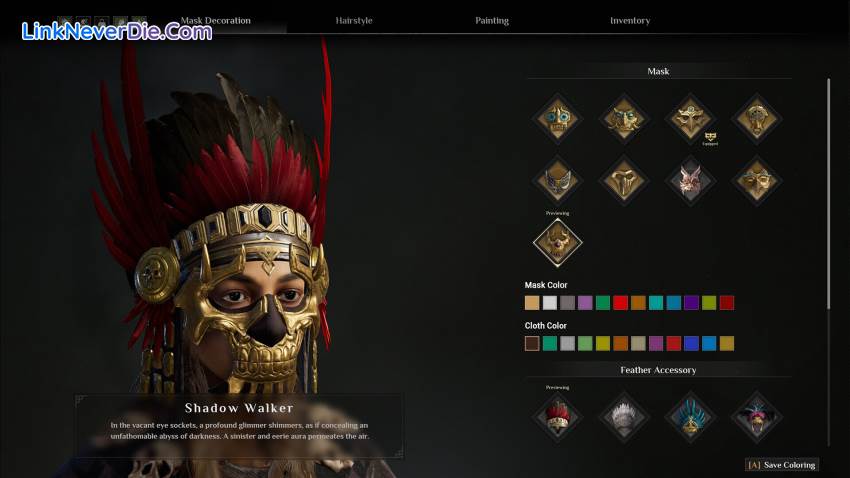
Task: Choose the red Cloth Color swatch
Action: [673, 343]
